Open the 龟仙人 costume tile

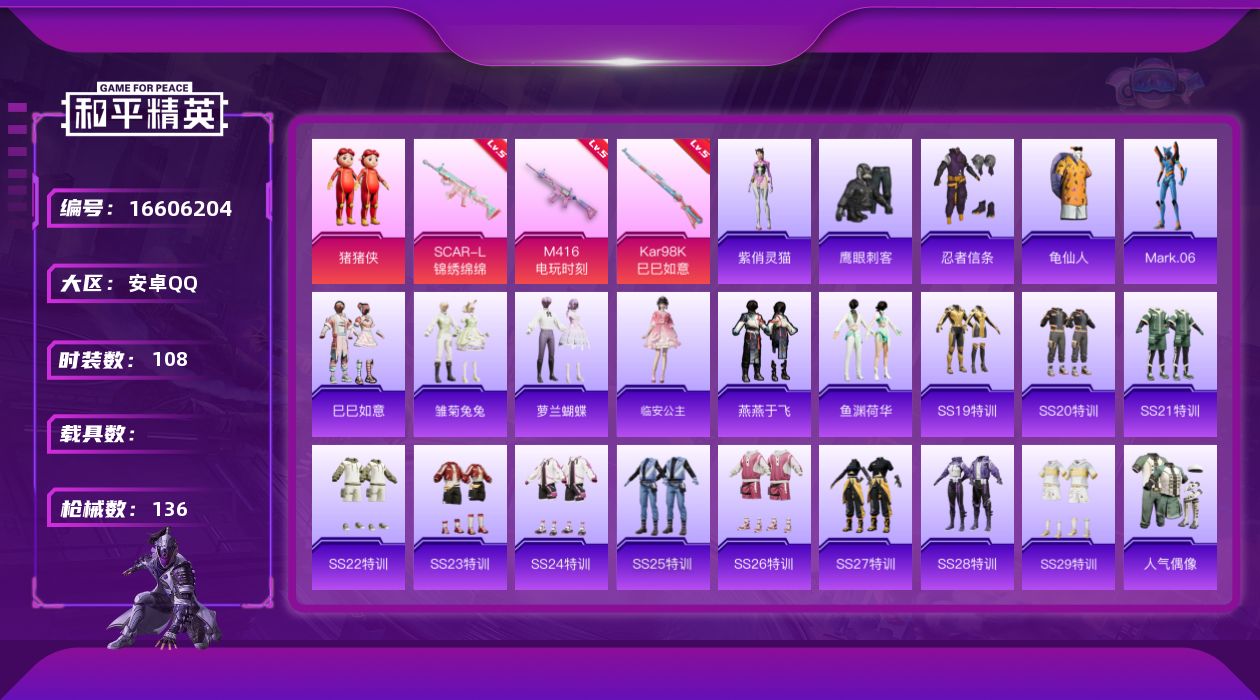1068,211
